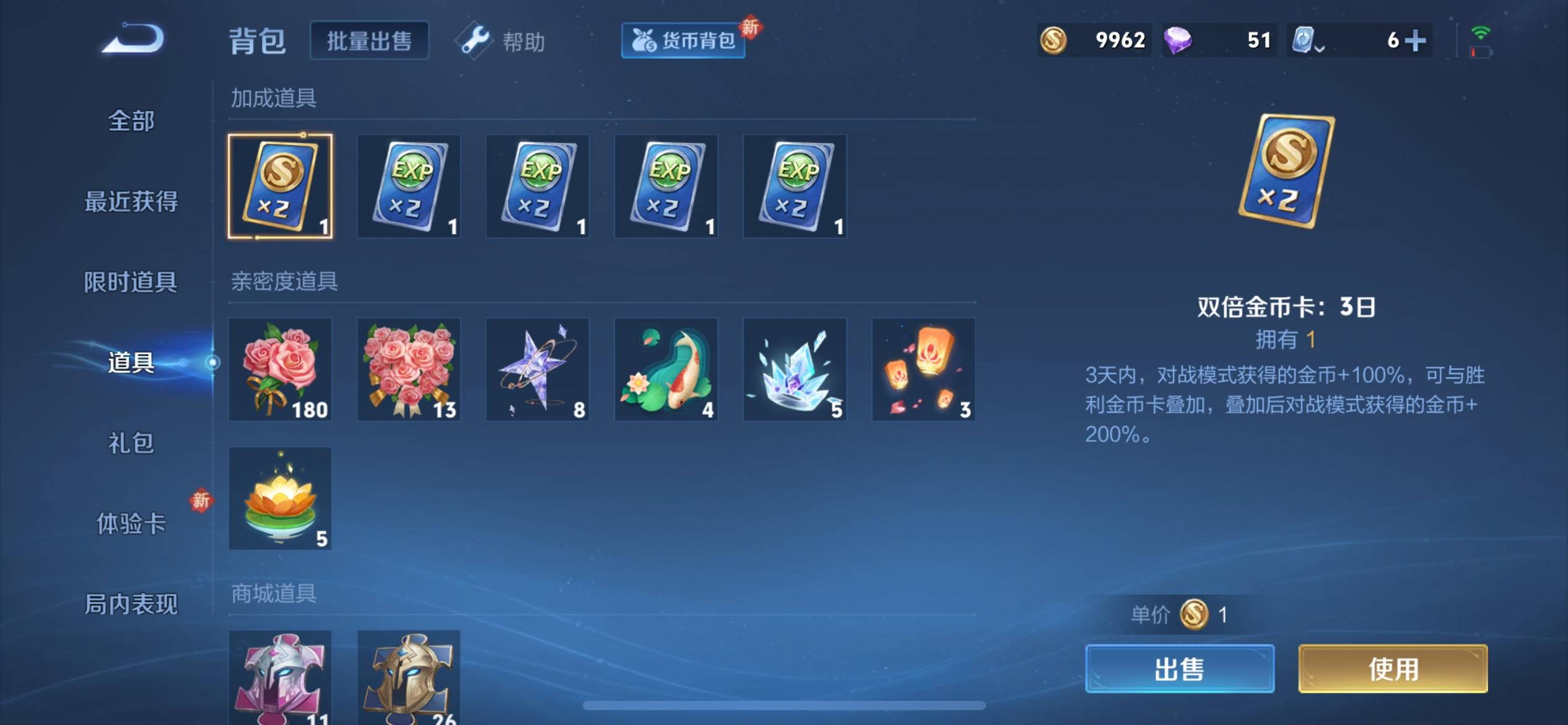Viewport: 1568px width, 725px height.
Task: Select the lotus lamp item
Action: click(280, 498)
